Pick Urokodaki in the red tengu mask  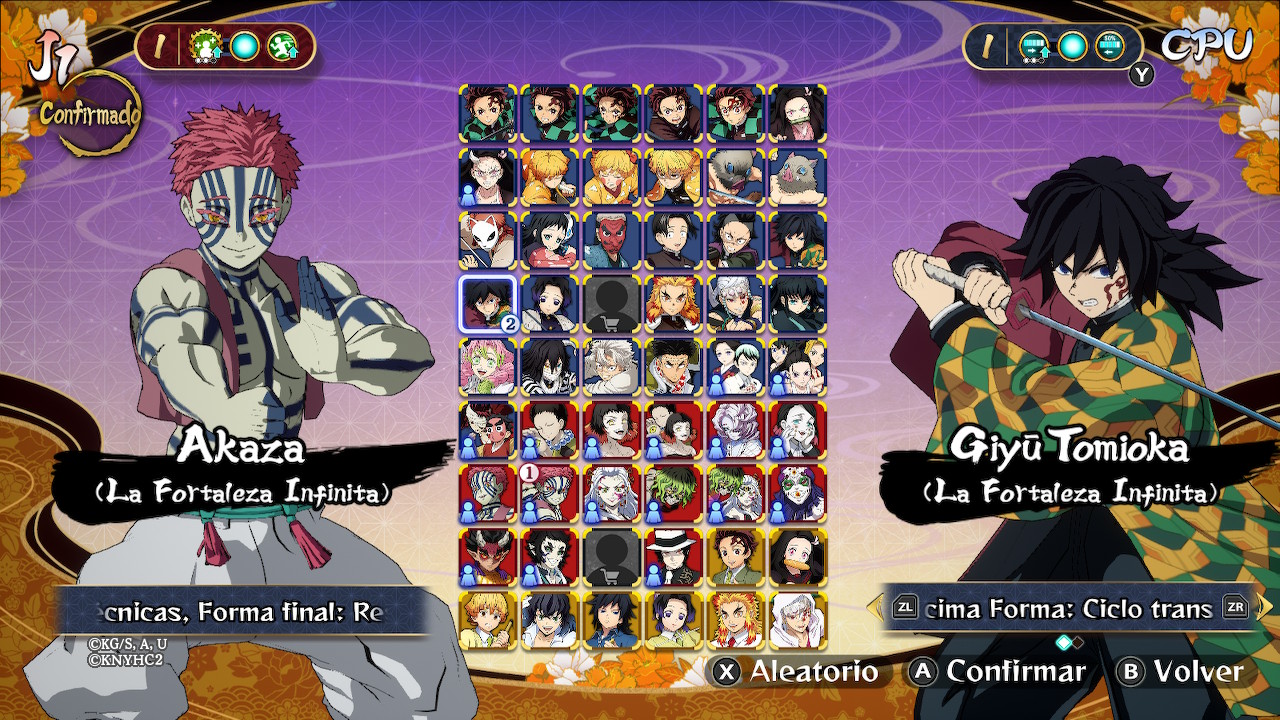612,240
